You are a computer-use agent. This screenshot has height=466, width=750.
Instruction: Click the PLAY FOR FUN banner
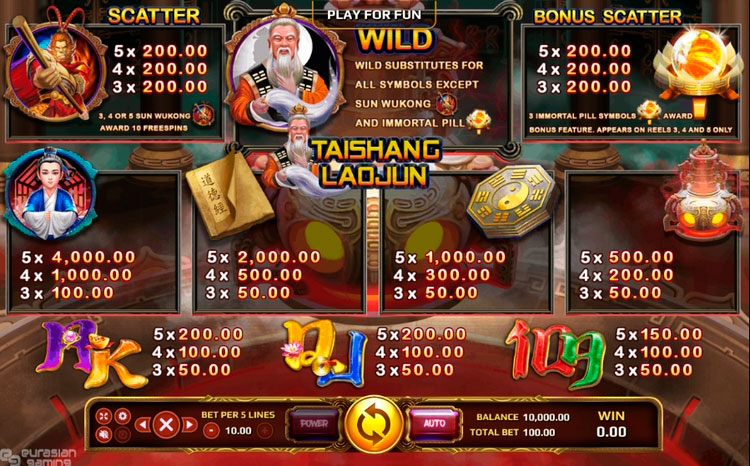pos(374,14)
